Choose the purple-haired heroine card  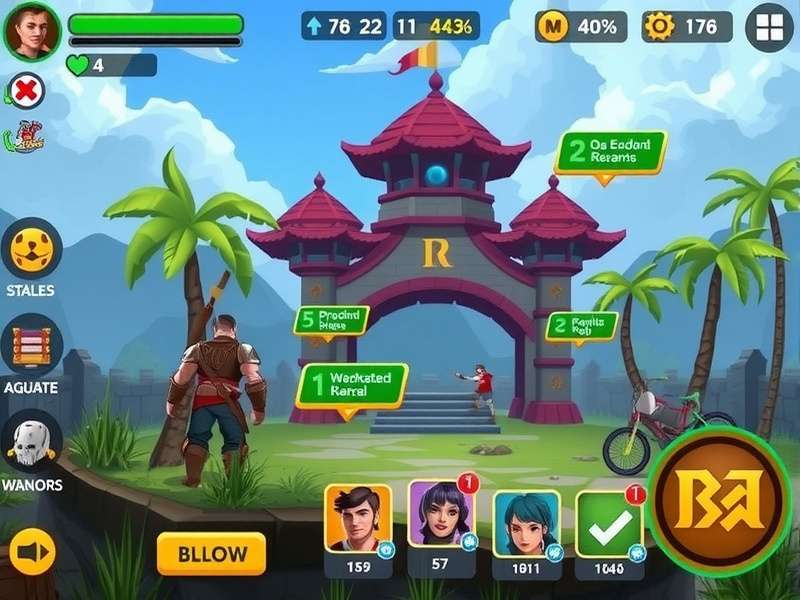[x=441, y=516]
